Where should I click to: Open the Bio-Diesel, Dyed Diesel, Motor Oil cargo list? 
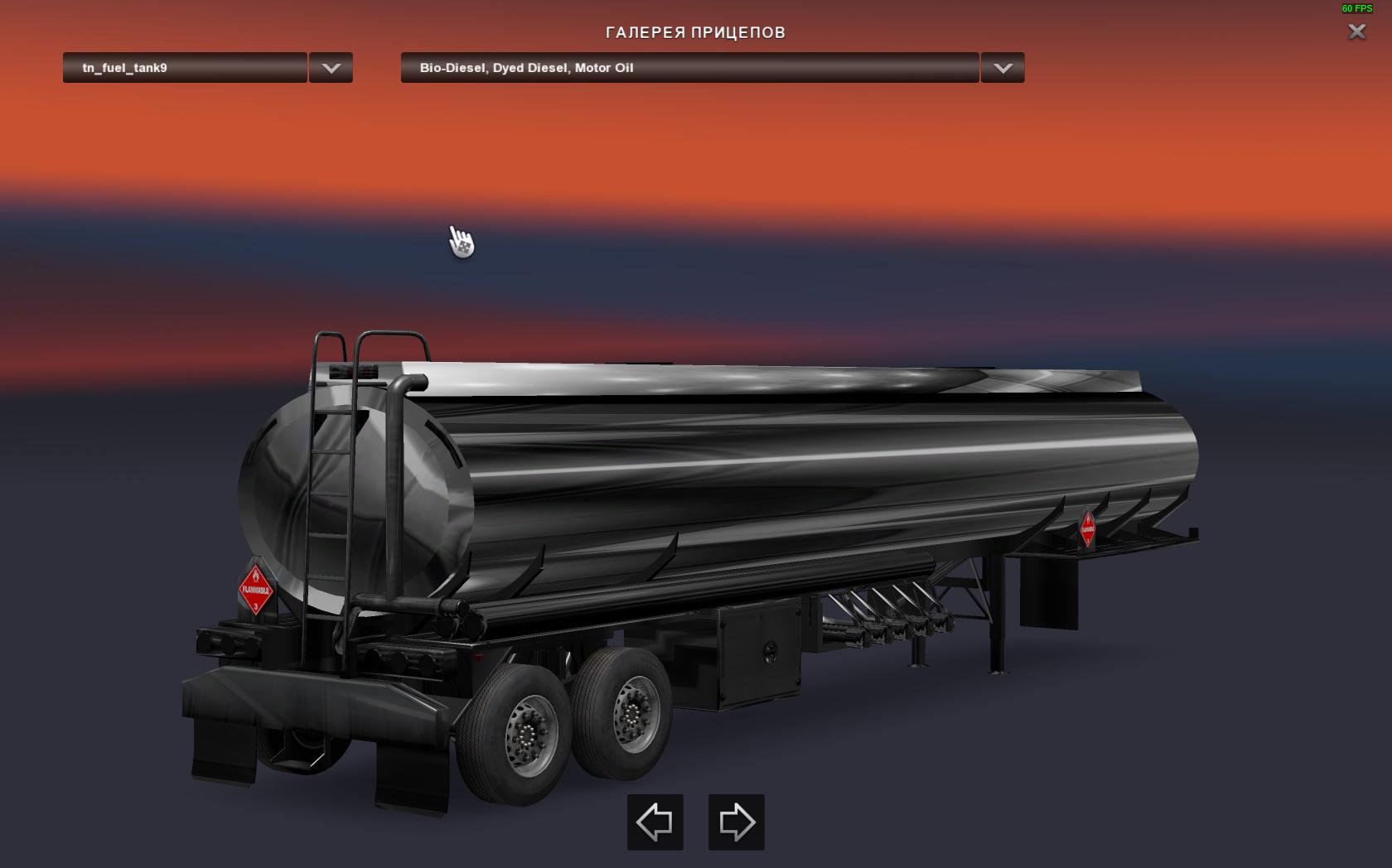point(689,68)
